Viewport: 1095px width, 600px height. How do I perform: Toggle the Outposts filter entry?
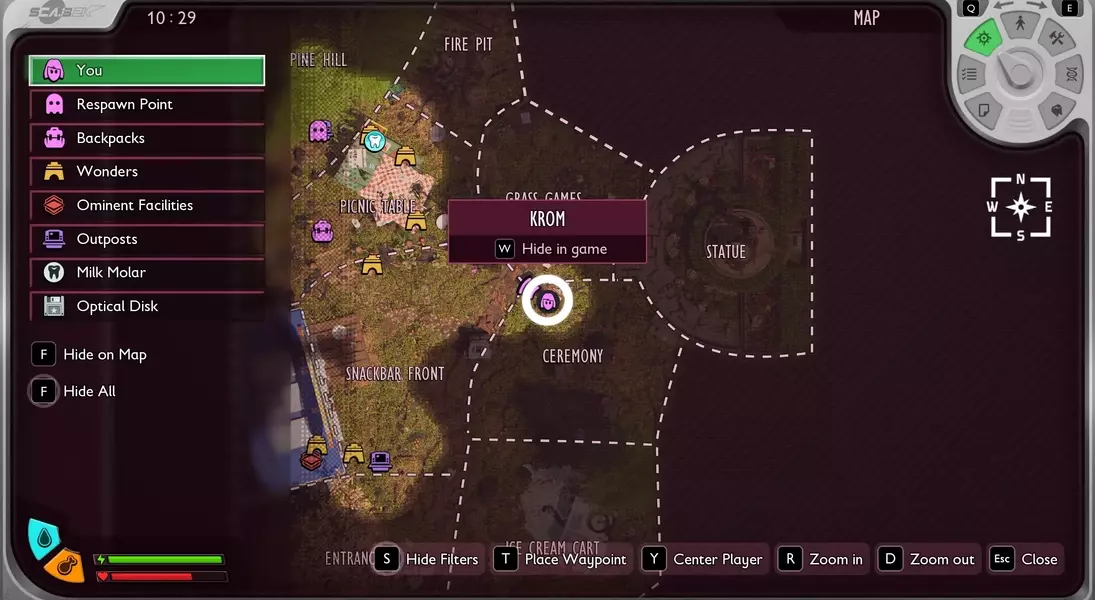point(146,239)
